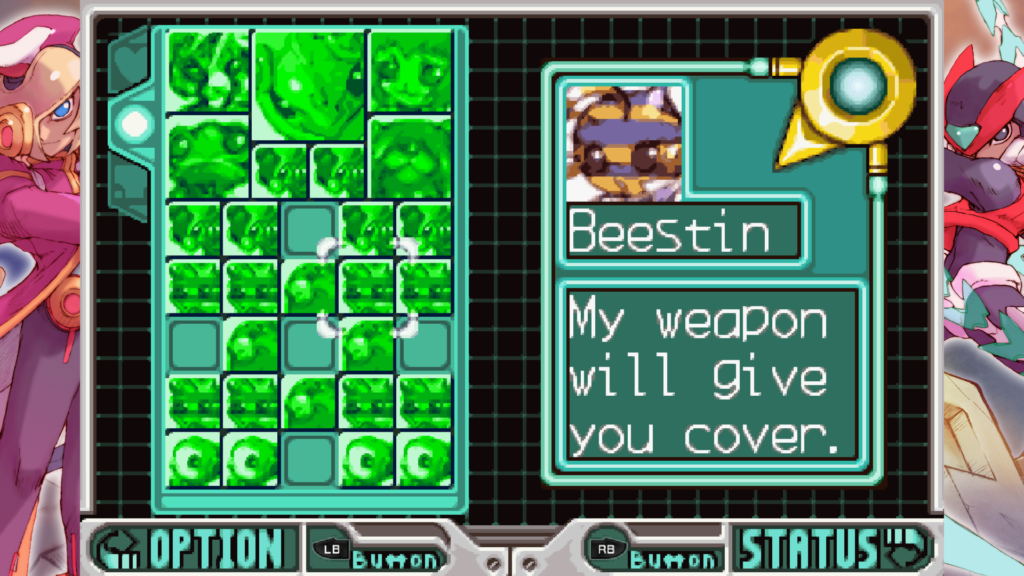The image size is (1024, 576).
Task: Select the largest elf tile in the grid
Action: (308, 84)
